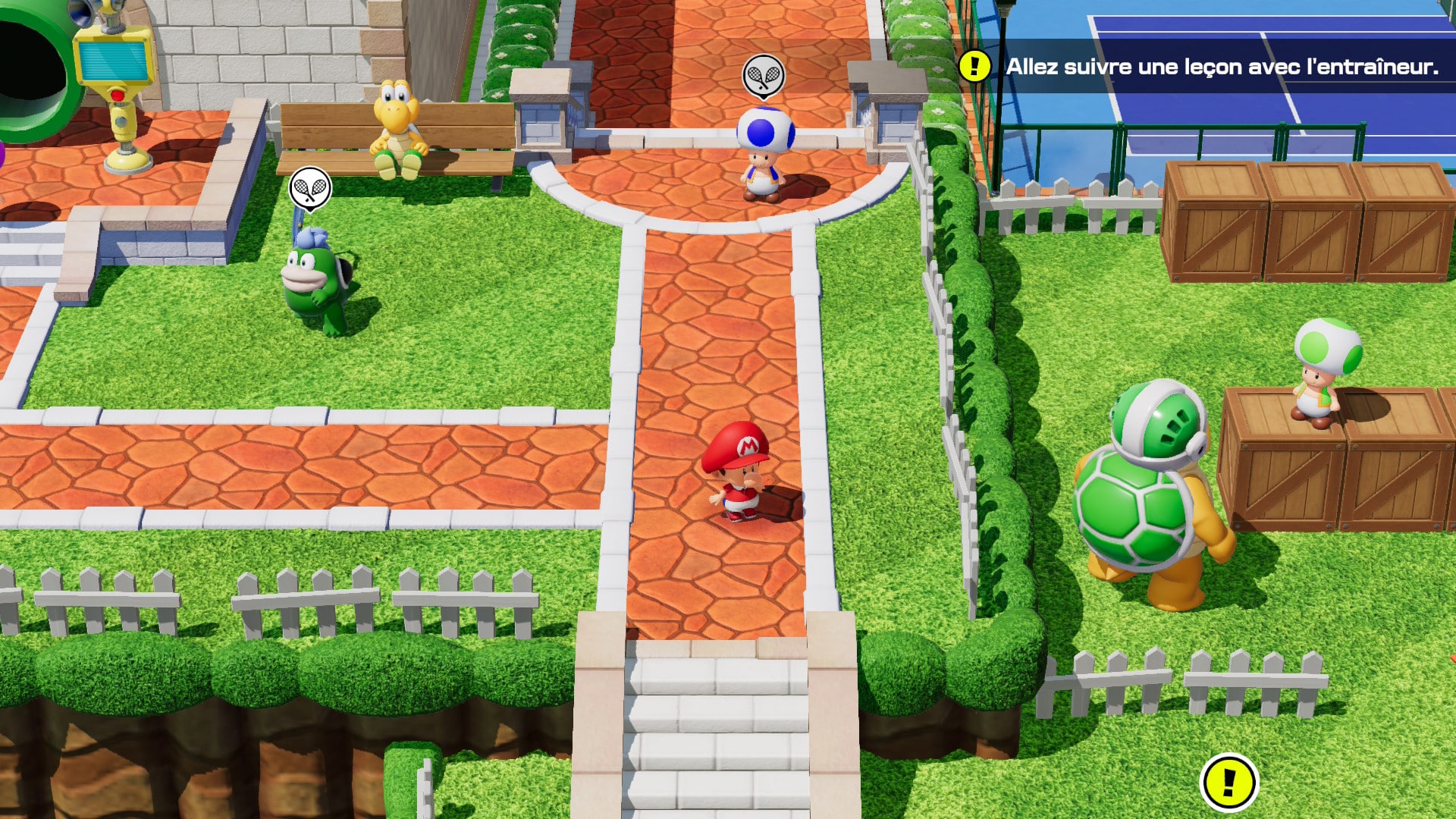Select the racket bubble above green Spike
Screen dimensions: 1456x819
310,188
